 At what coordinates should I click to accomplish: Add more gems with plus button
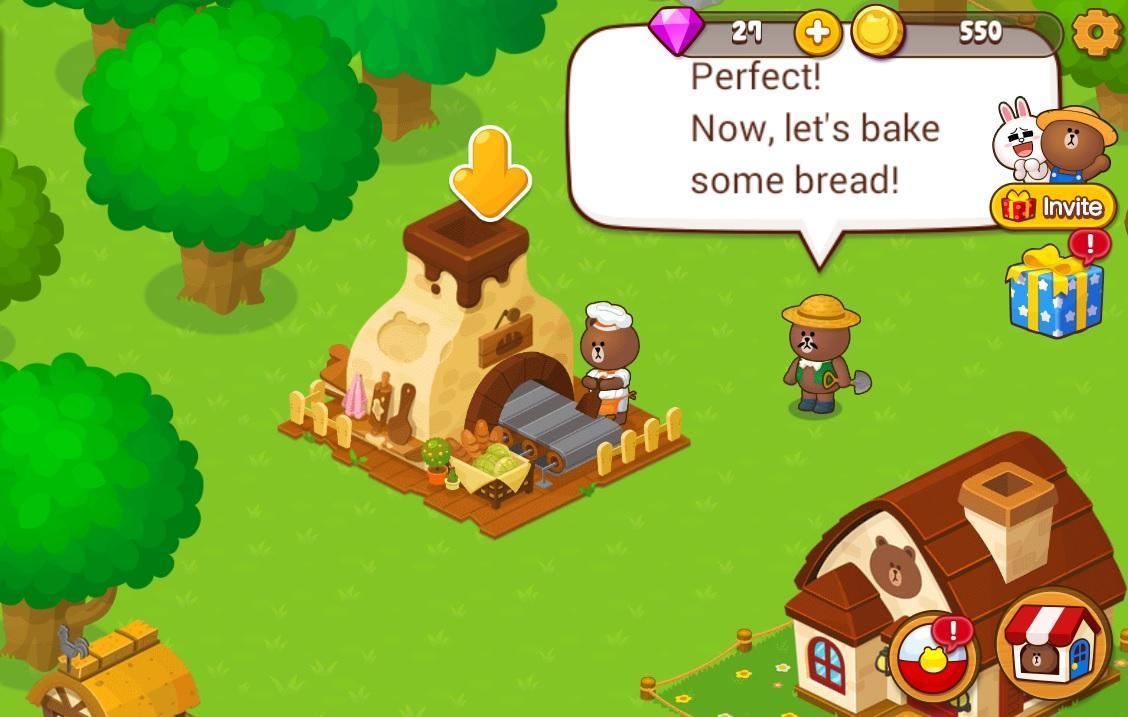817,34
